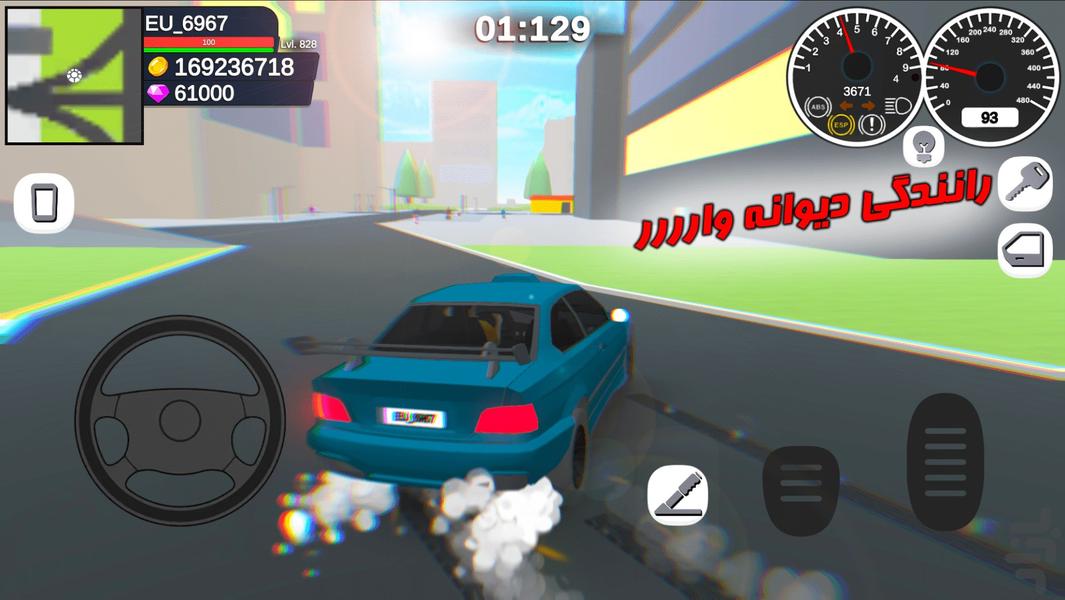
Task: Toggle the light bulb button
Action: coord(923,148)
